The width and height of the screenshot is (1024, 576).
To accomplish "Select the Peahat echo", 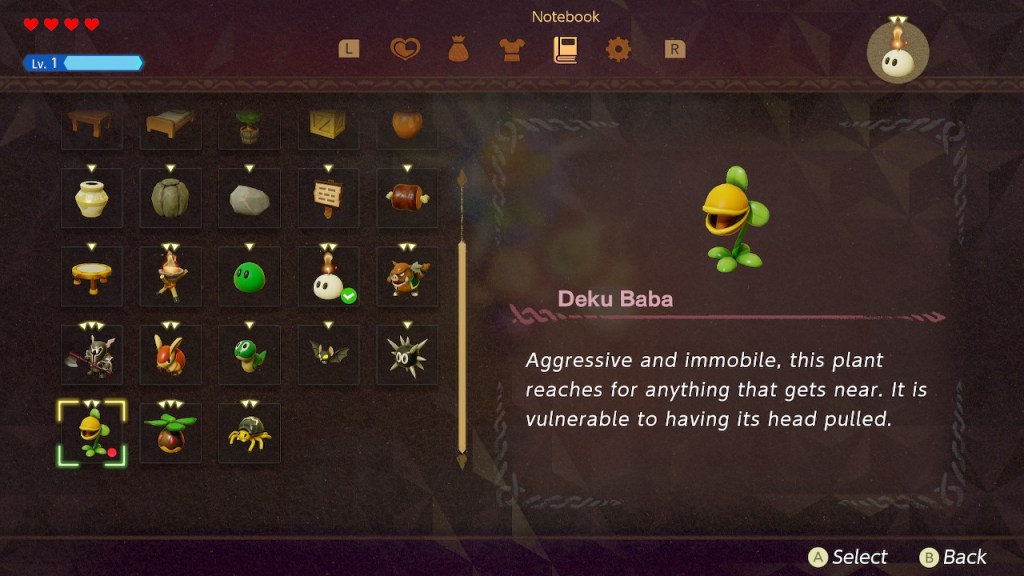I will click(170, 433).
